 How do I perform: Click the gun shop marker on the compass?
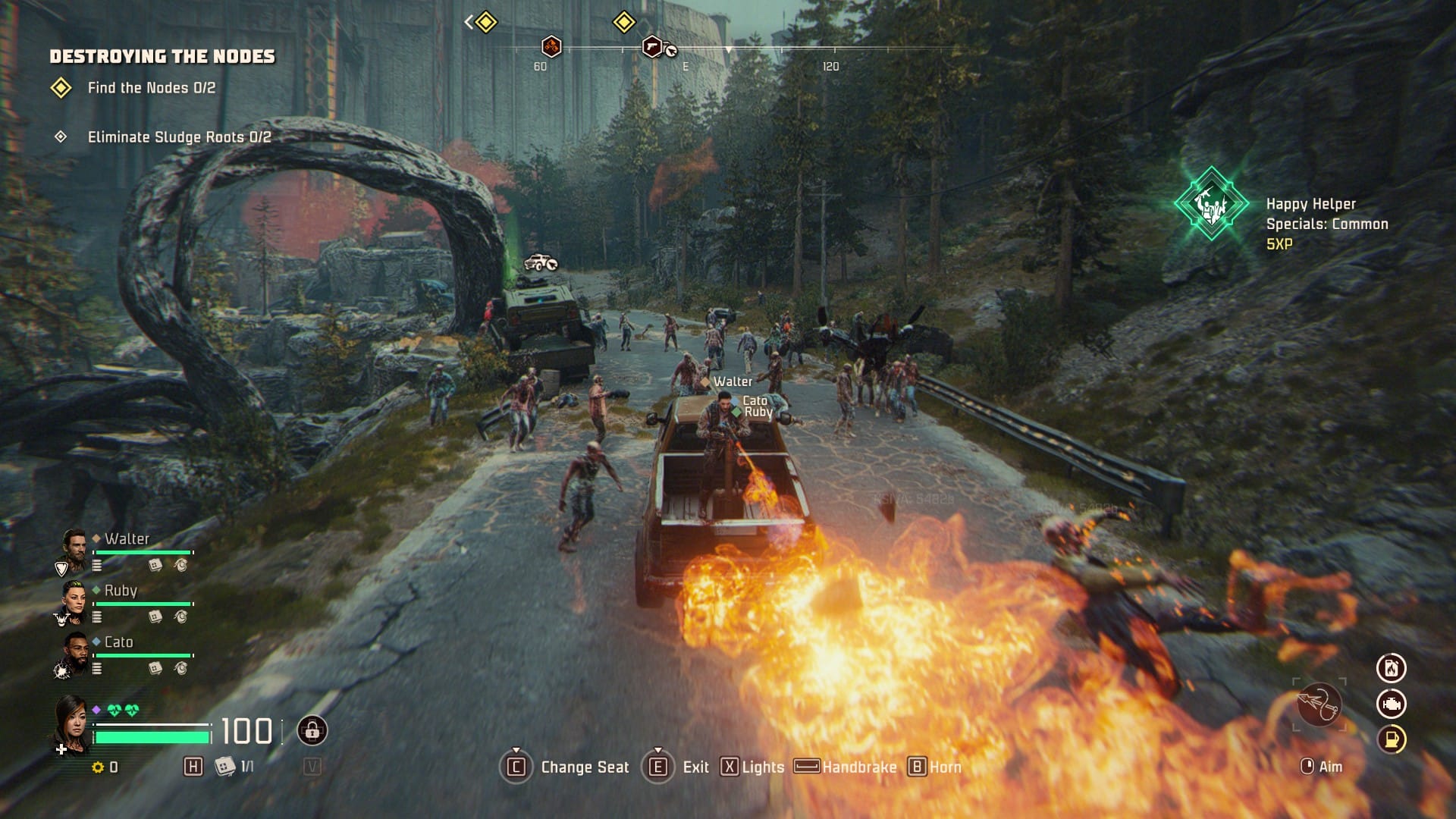[651, 48]
